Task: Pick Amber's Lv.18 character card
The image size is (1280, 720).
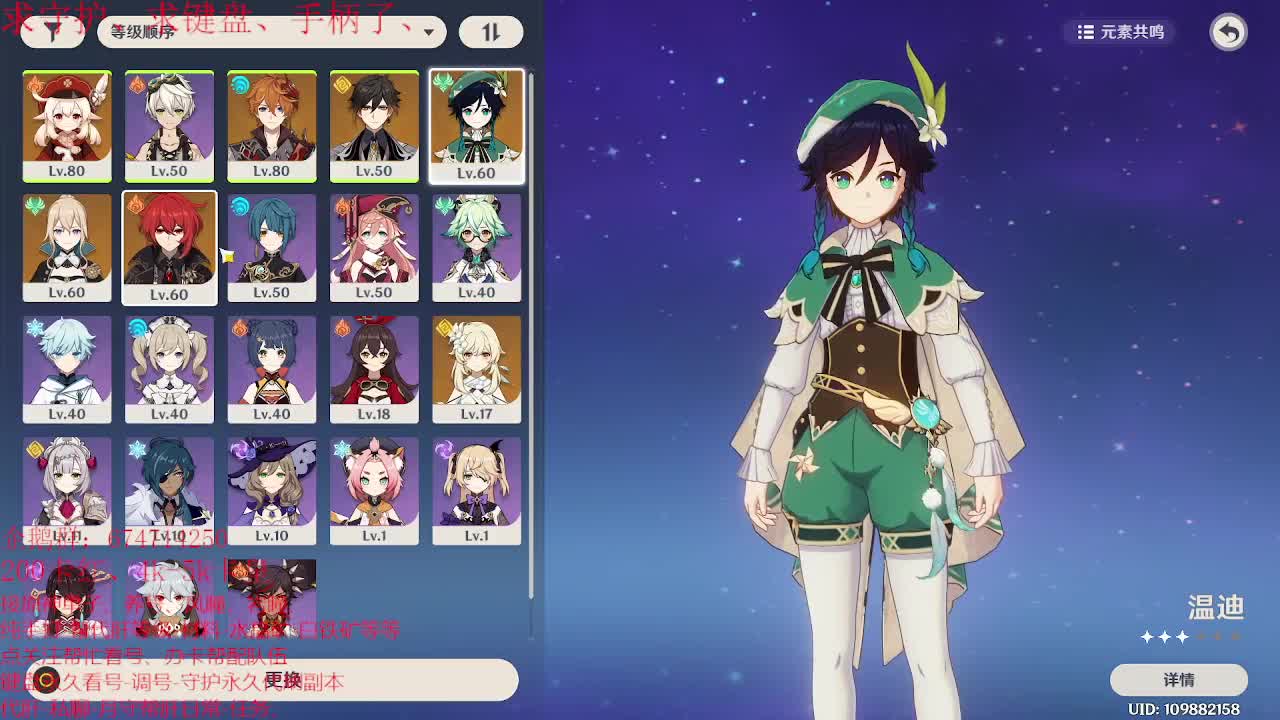Action: pos(374,369)
